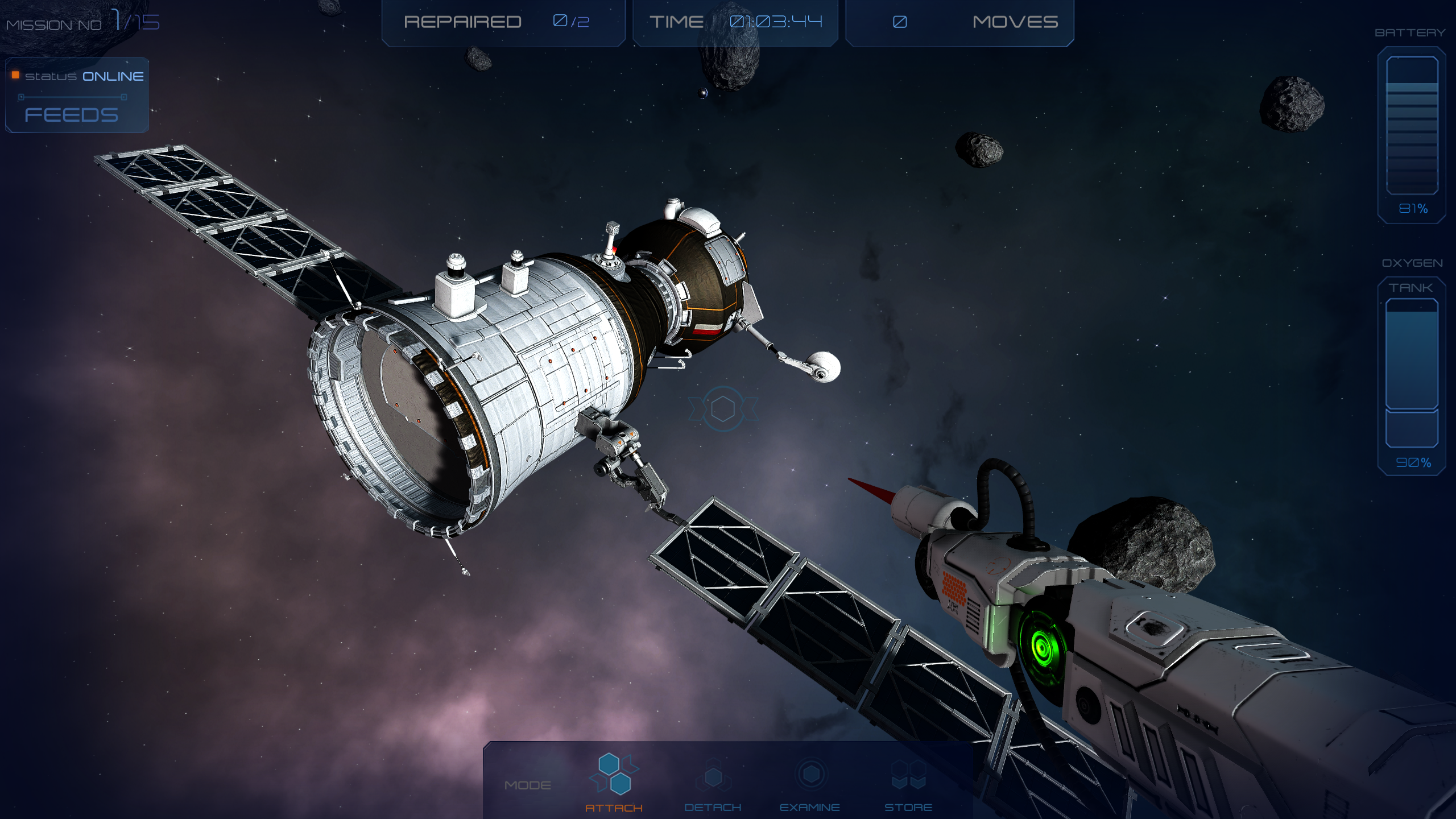Open the Feeds panel
This screenshot has height=819, width=1456.
72,115
